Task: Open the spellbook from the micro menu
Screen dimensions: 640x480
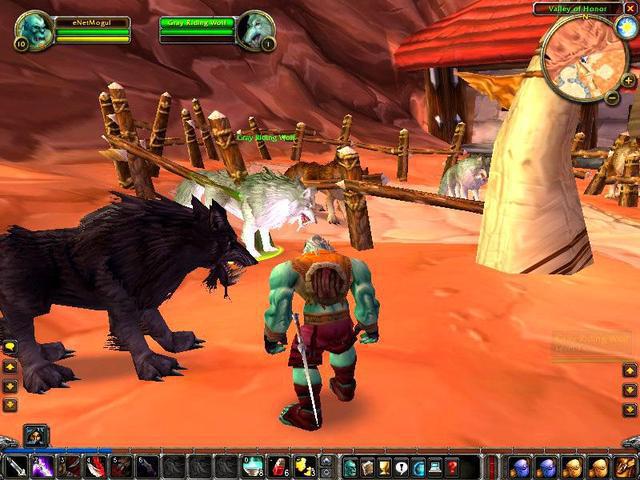Action: coord(367,466)
